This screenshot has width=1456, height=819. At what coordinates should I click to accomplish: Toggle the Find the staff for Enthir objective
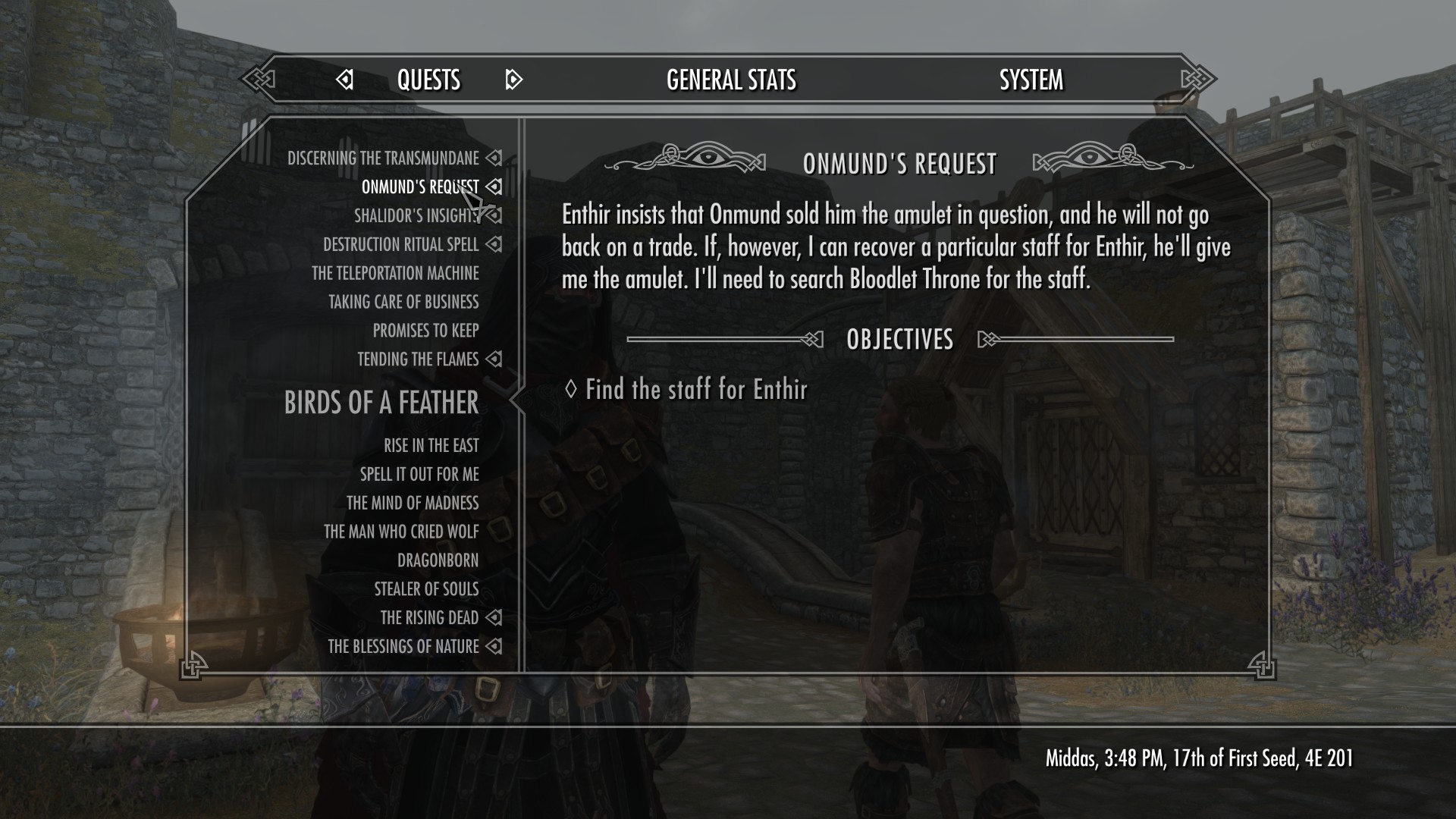[695, 390]
